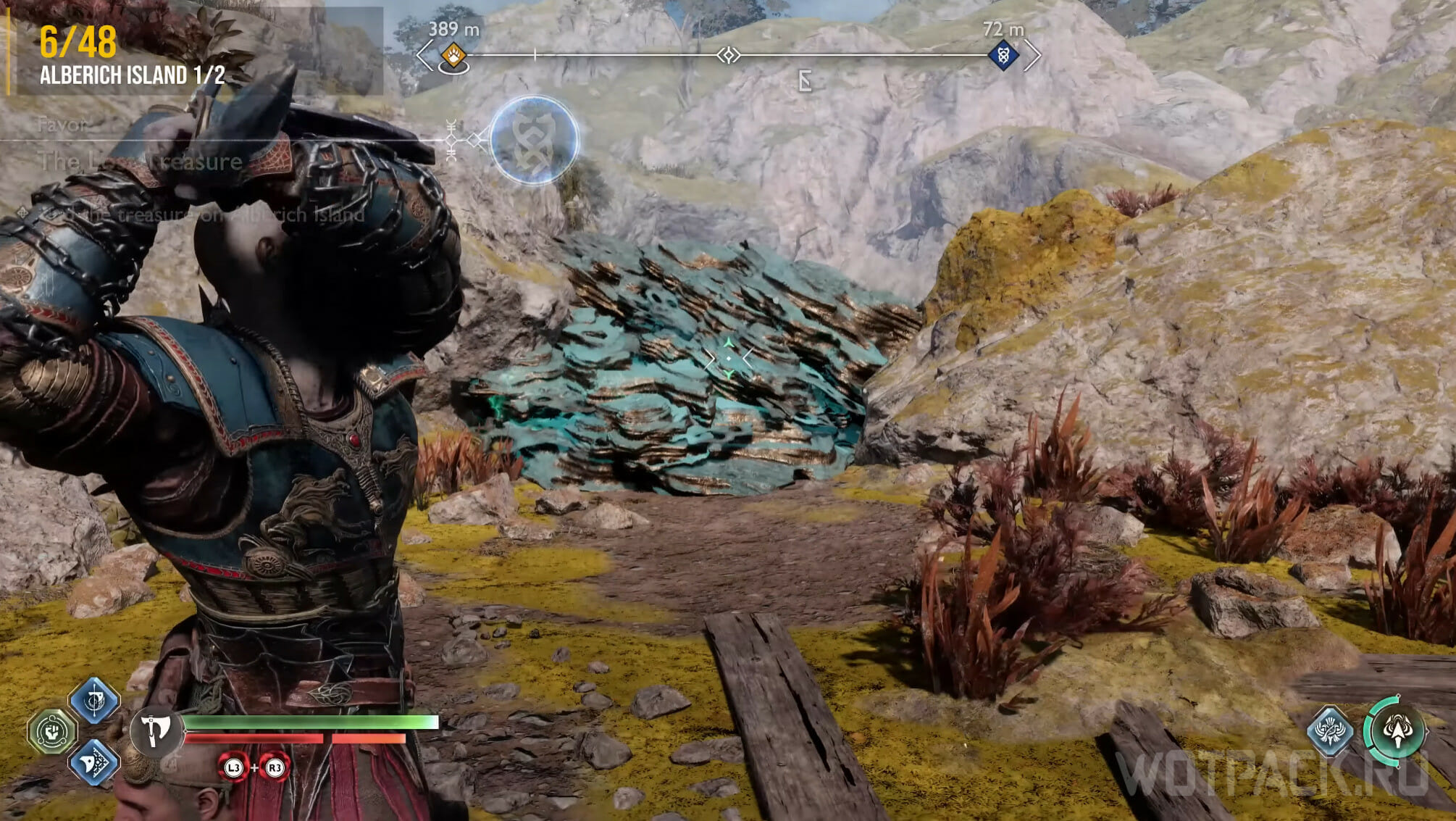Image resolution: width=1456 pixels, height=821 pixels.
Task: Select the blue bird companion ability icon
Action: [1330, 730]
